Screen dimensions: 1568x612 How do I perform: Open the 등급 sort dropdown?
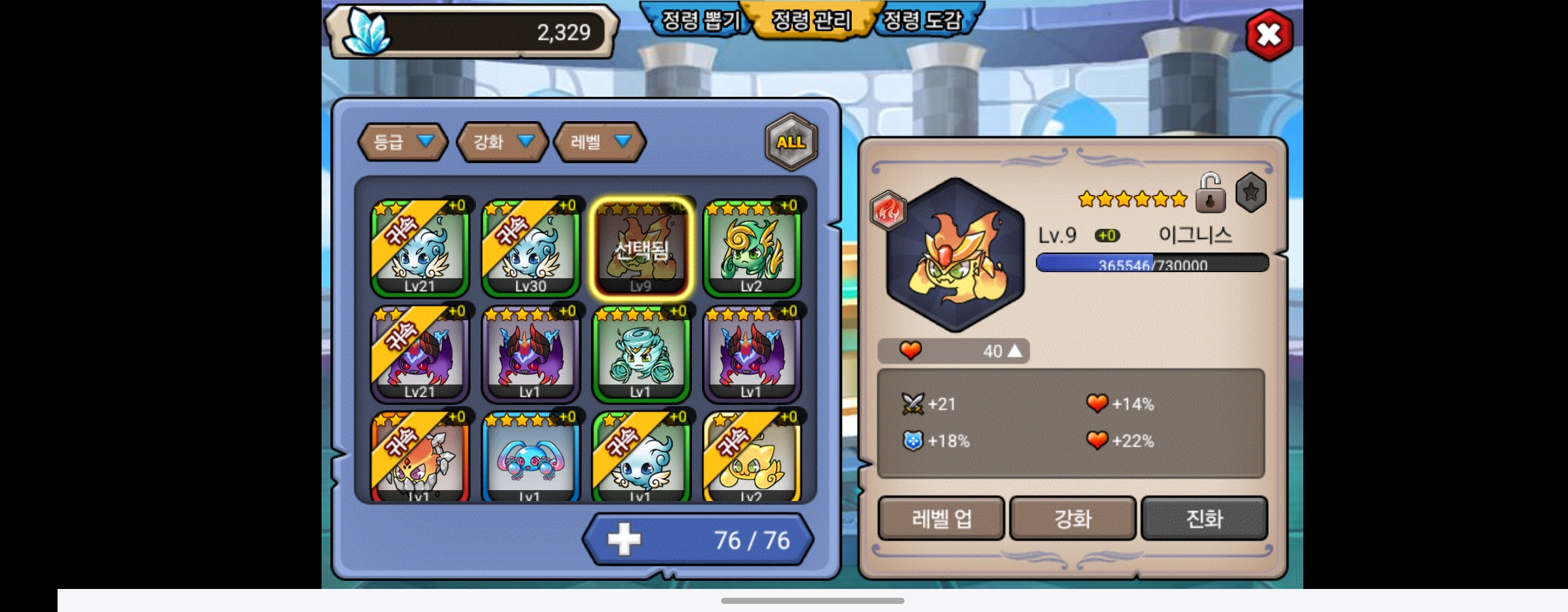402,142
